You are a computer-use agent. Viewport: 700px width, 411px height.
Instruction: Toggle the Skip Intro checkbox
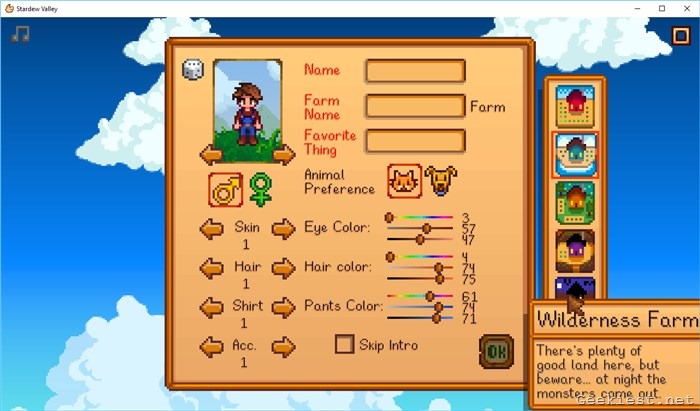pos(344,345)
